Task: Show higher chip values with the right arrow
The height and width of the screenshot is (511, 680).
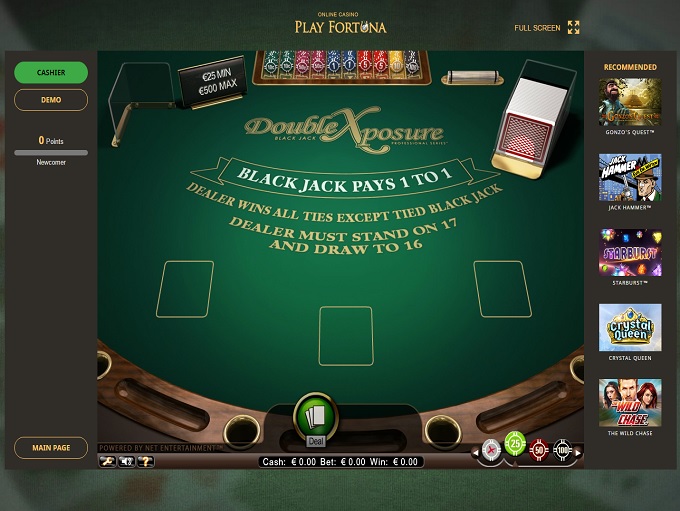Action: pos(578,453)
